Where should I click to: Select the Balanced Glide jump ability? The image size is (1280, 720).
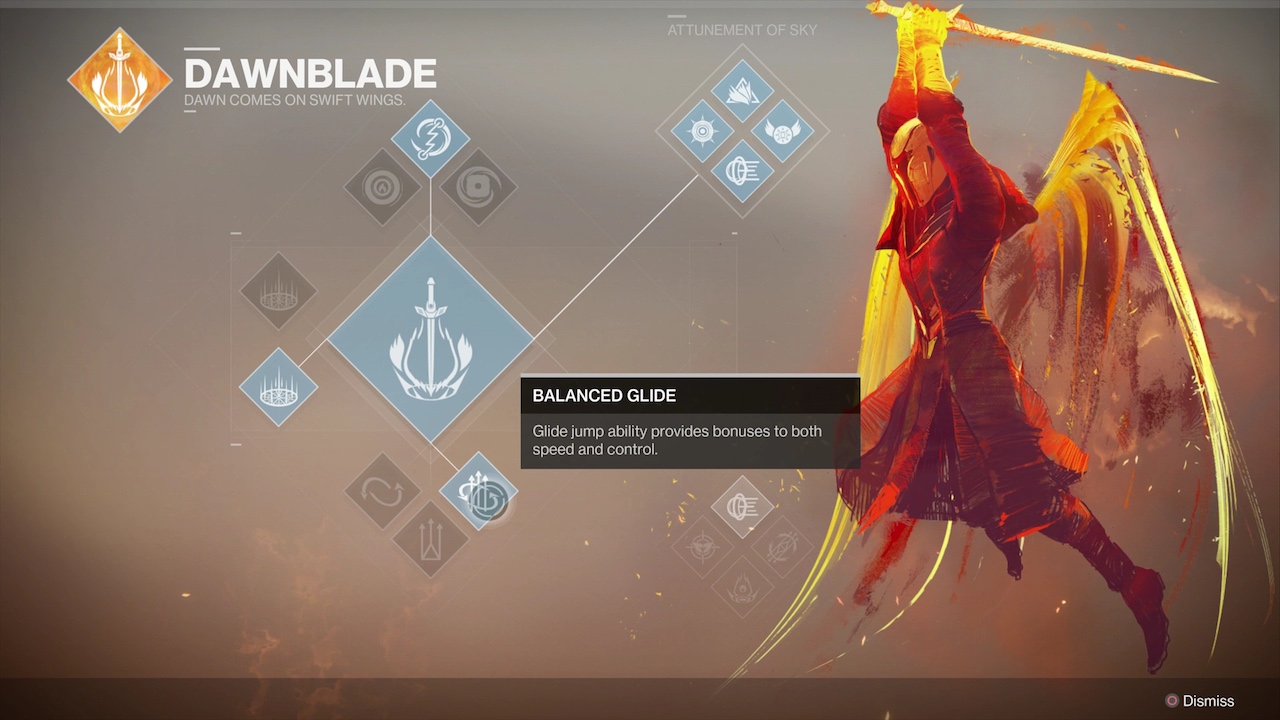479,492
